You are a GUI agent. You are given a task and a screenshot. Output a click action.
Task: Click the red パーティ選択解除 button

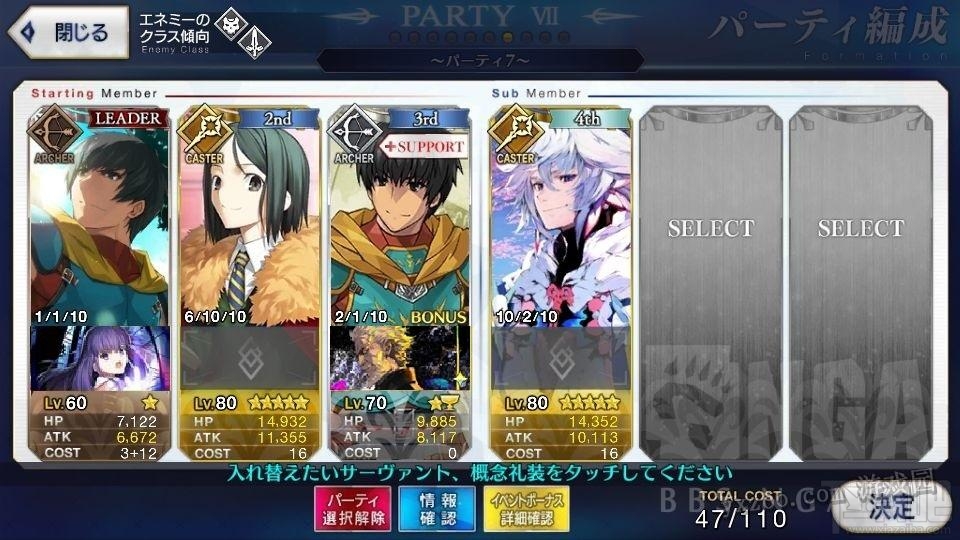click(x=354, y=508)
